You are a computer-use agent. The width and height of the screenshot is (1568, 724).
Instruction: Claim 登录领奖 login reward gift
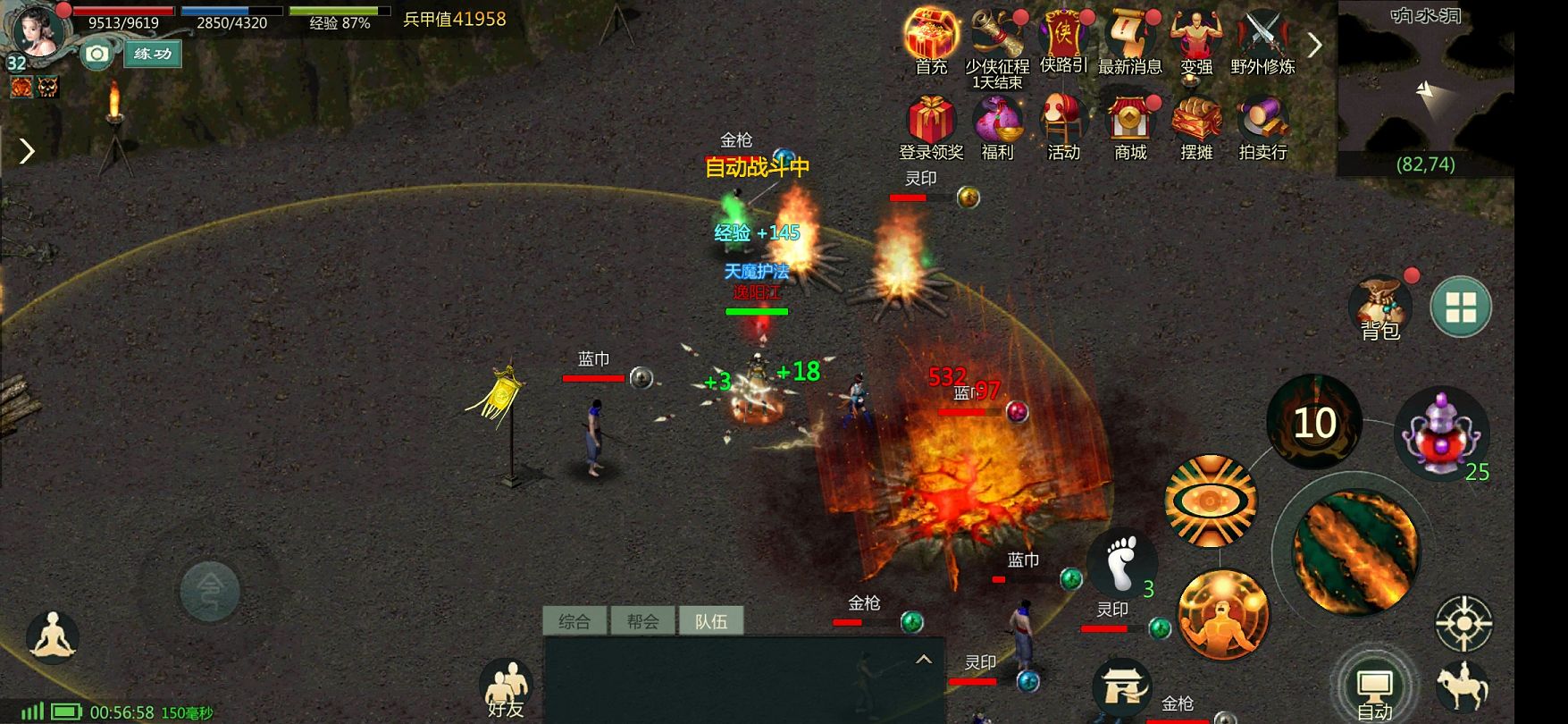[931, 121]
